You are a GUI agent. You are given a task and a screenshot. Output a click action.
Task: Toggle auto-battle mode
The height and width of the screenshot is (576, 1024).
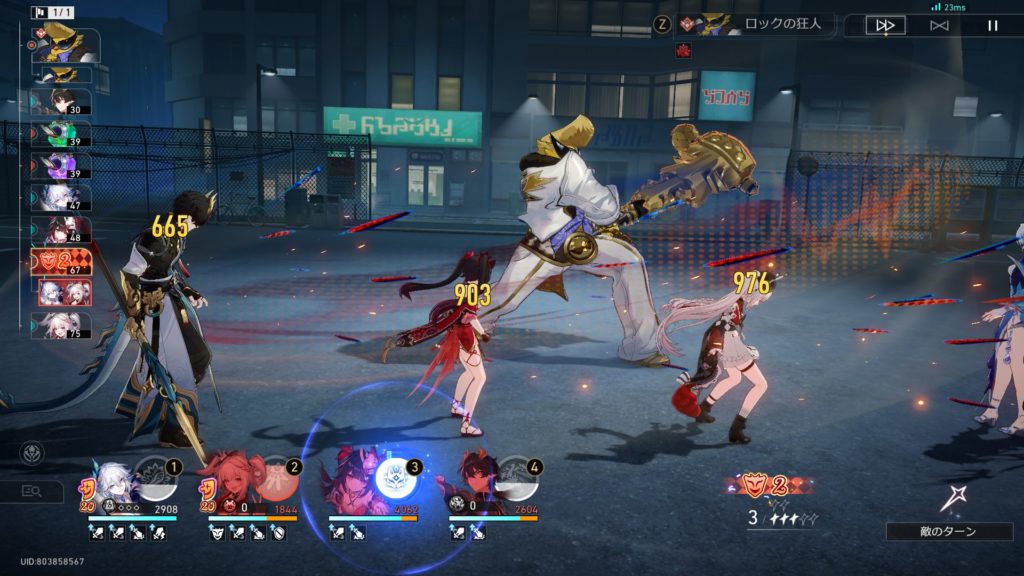point(939,25)
